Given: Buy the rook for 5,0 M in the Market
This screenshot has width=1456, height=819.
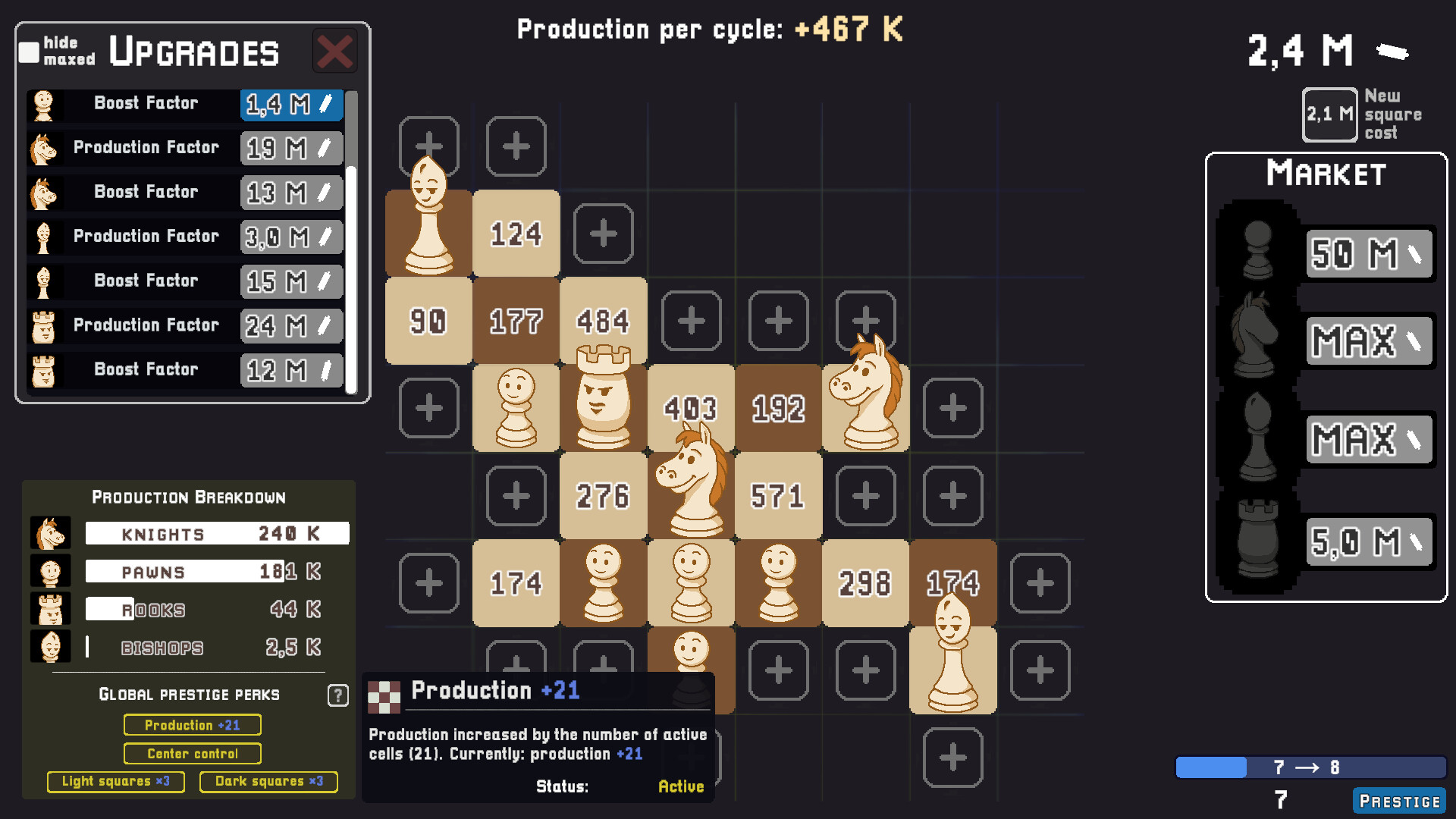Looking at the screenshot, I should pos(1368,541).
